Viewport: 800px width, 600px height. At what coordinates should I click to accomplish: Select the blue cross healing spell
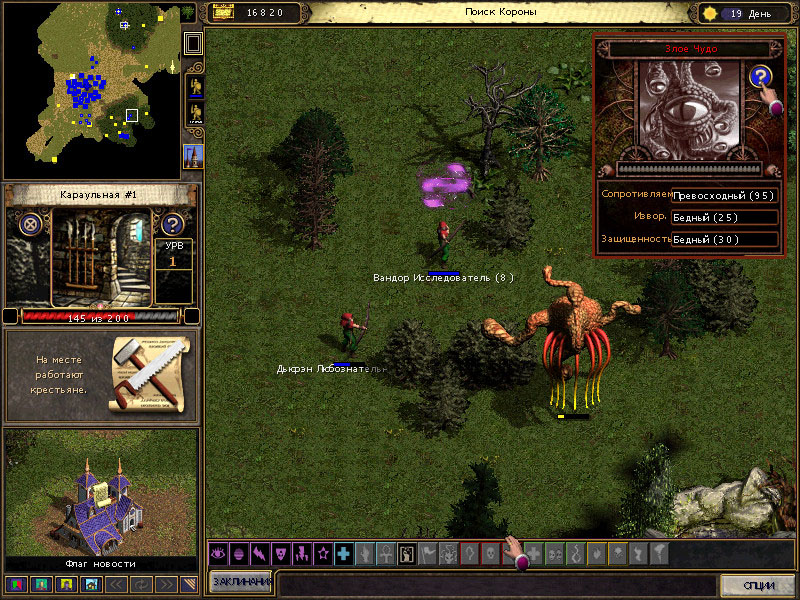(343, 553)
